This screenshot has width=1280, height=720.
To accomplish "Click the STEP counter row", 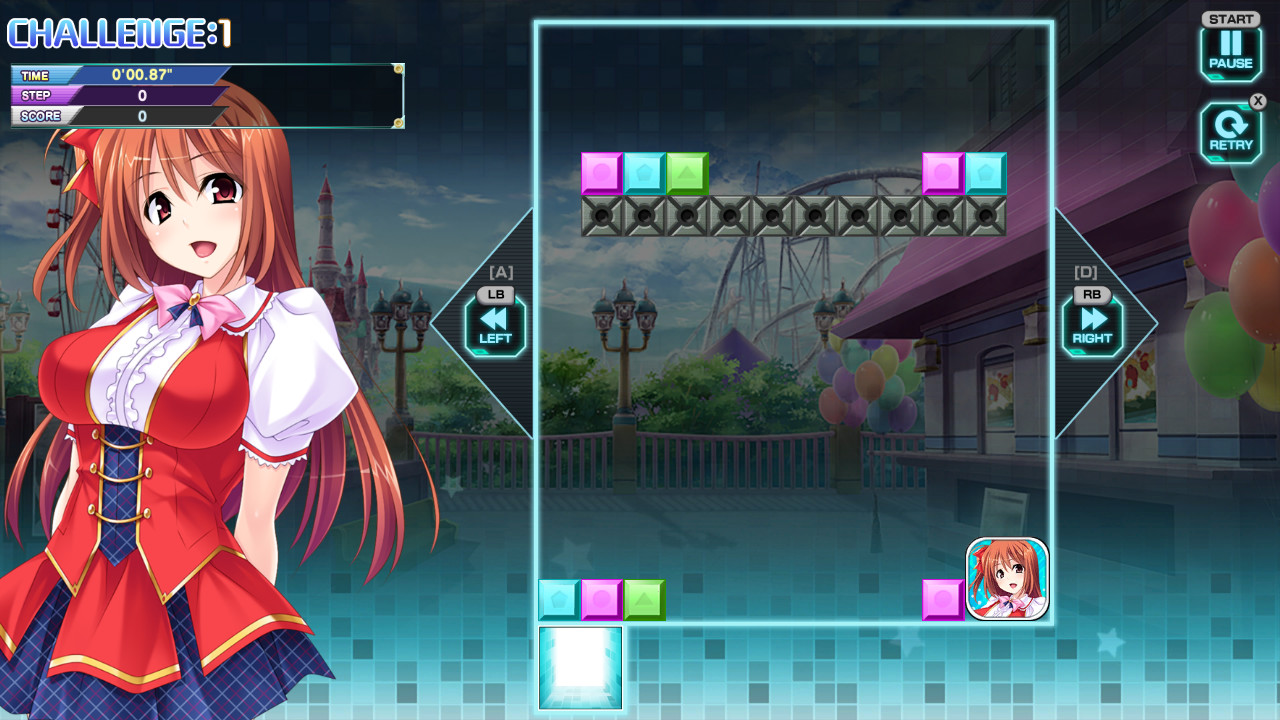I will tap(117, 95).
